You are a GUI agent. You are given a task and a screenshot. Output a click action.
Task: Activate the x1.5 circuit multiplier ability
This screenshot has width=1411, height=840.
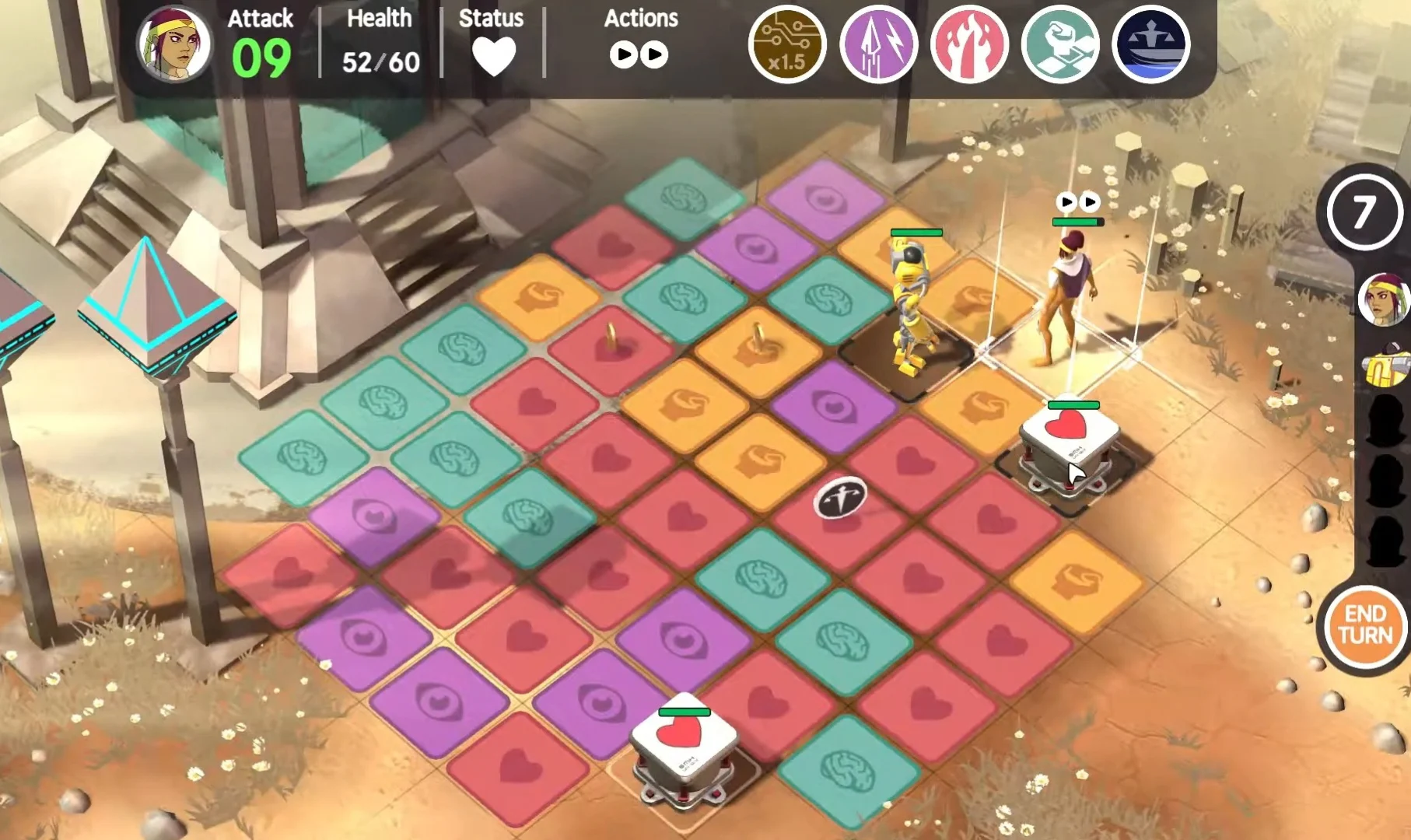pyautogui.click(x=786, y=44)
